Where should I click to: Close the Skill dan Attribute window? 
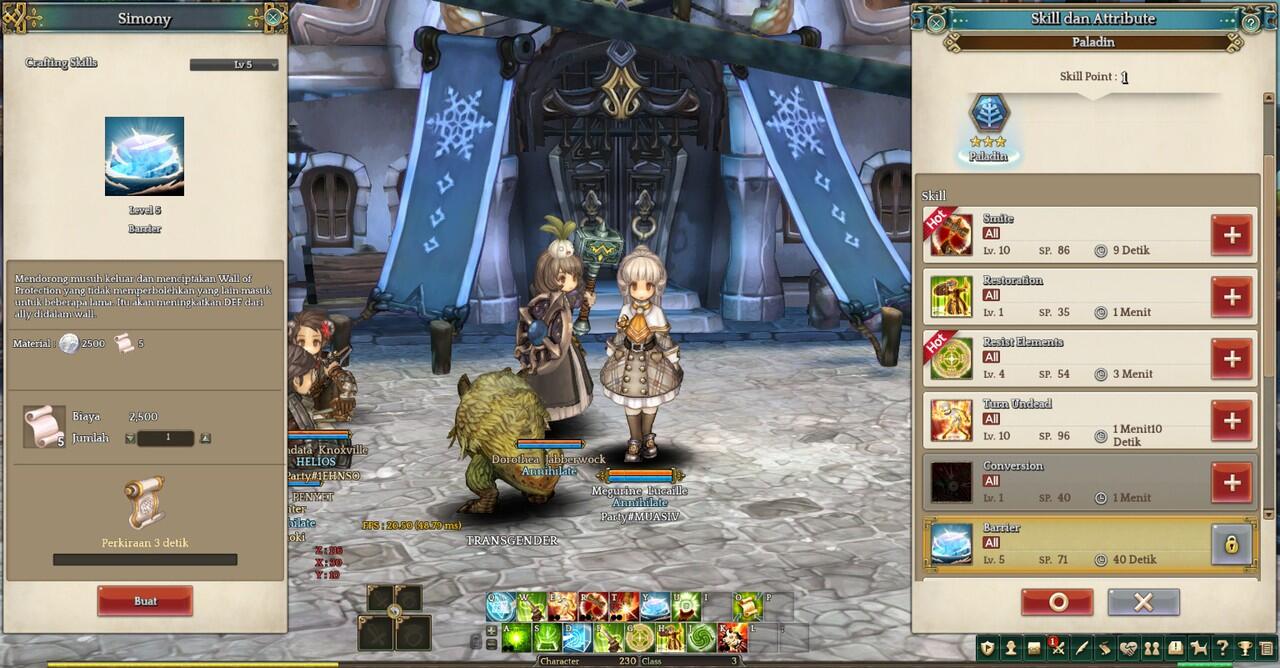pyautogui.click(x=936, y=21)
